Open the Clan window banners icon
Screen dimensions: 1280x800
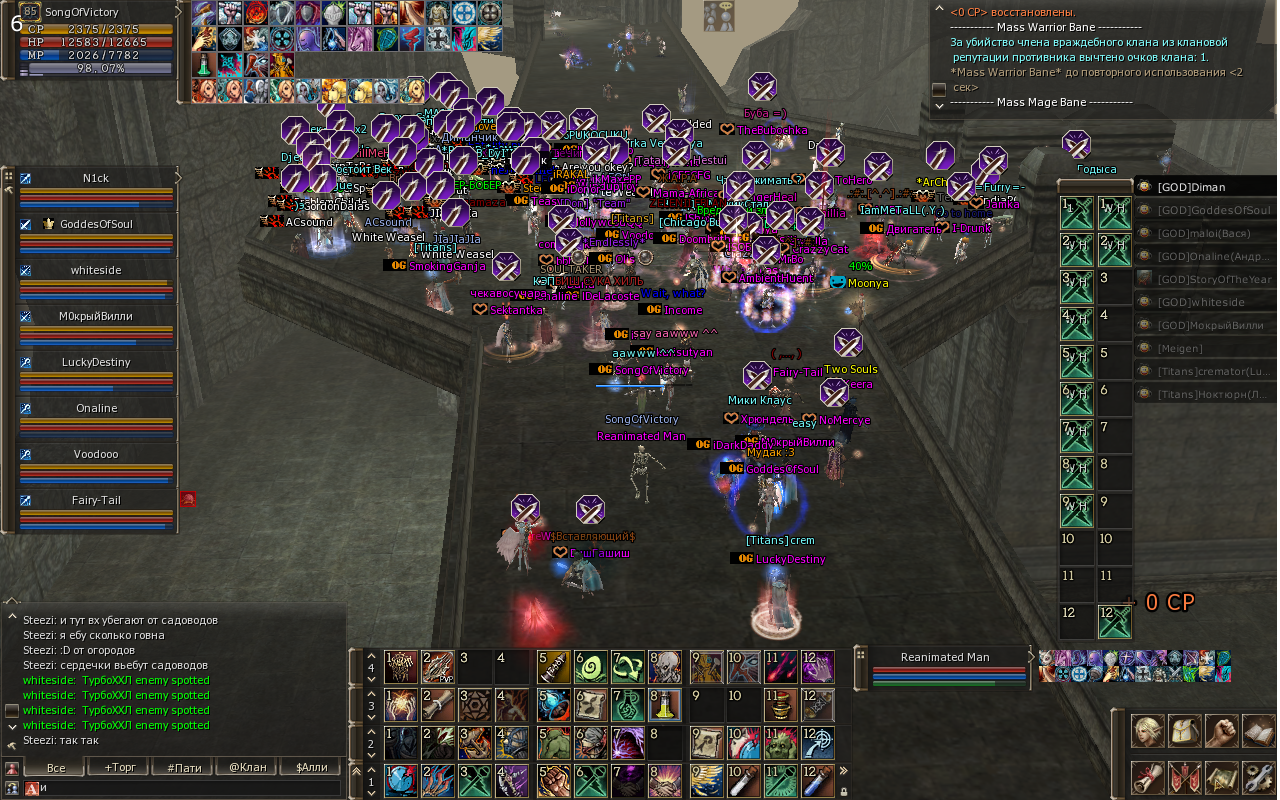click(x=1185, y=778)
